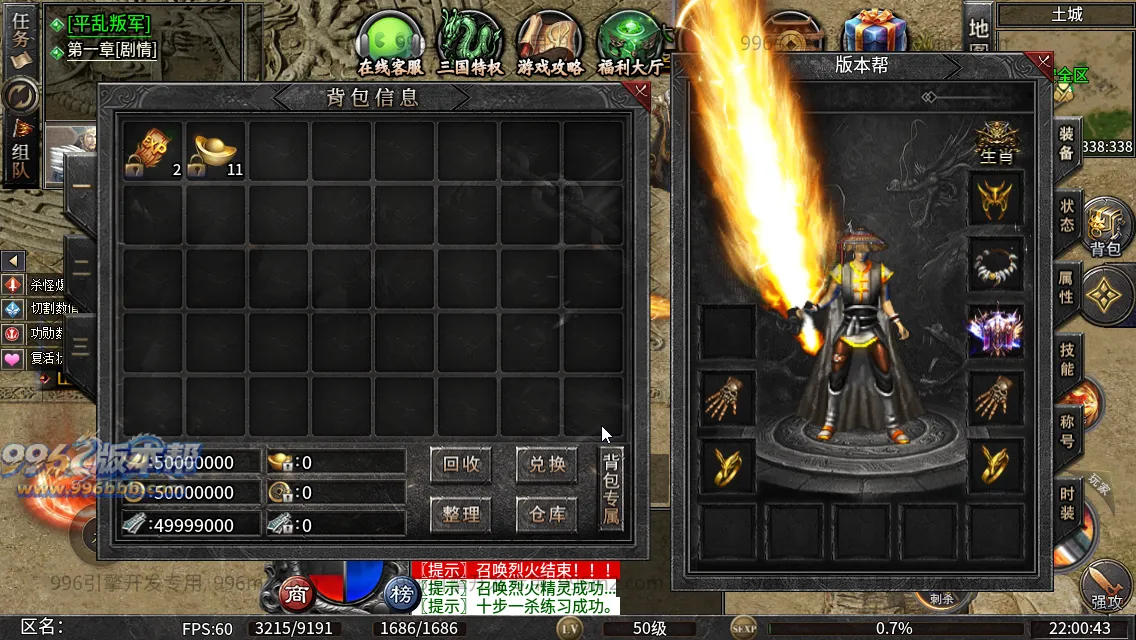Select the 生肖 zodiac equipment slot
Viewport: 1136px width, 640px height.
(x=996, y=142)
